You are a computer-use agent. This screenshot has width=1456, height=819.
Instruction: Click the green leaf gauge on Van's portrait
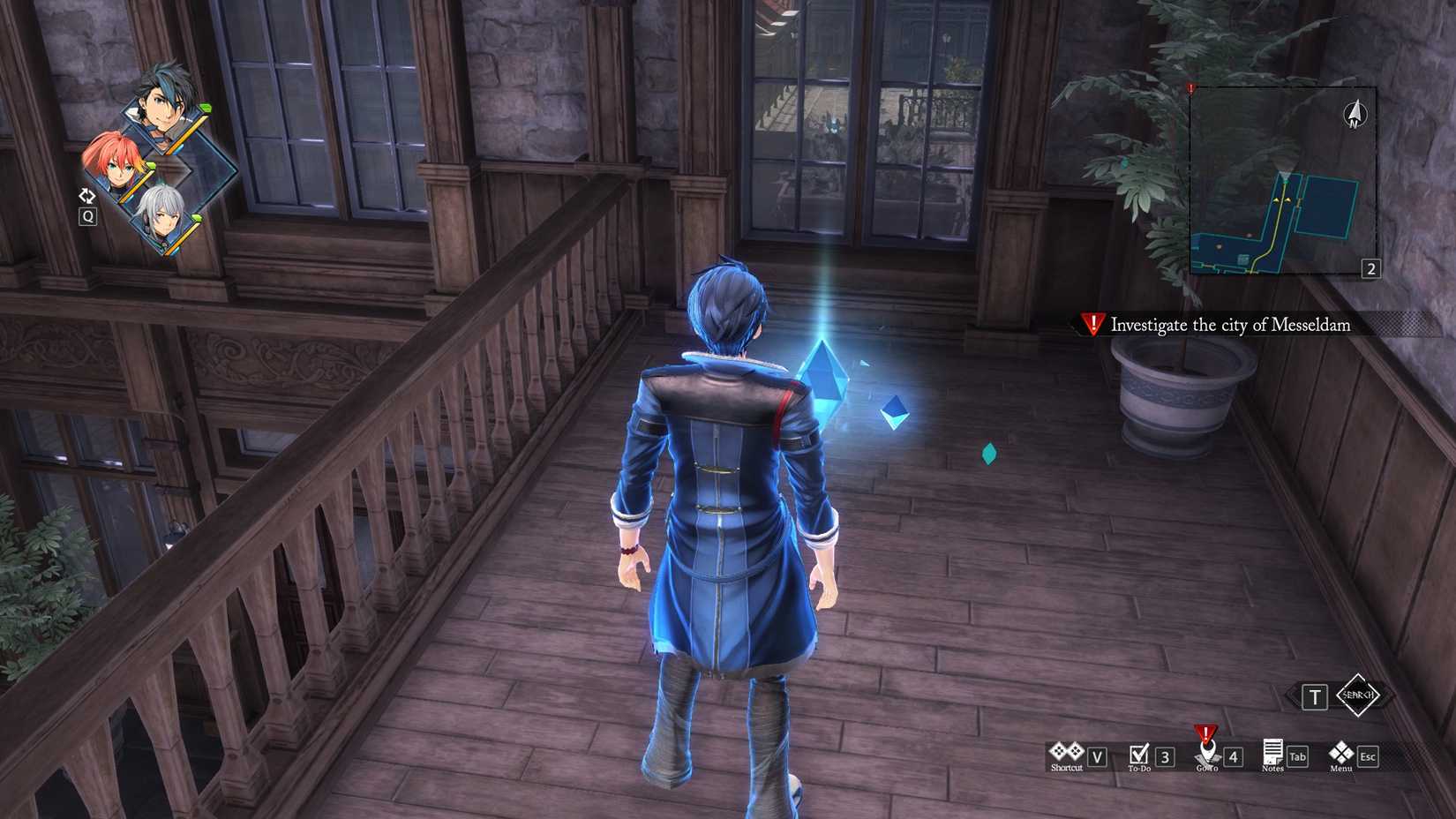(x=204, y=108)
